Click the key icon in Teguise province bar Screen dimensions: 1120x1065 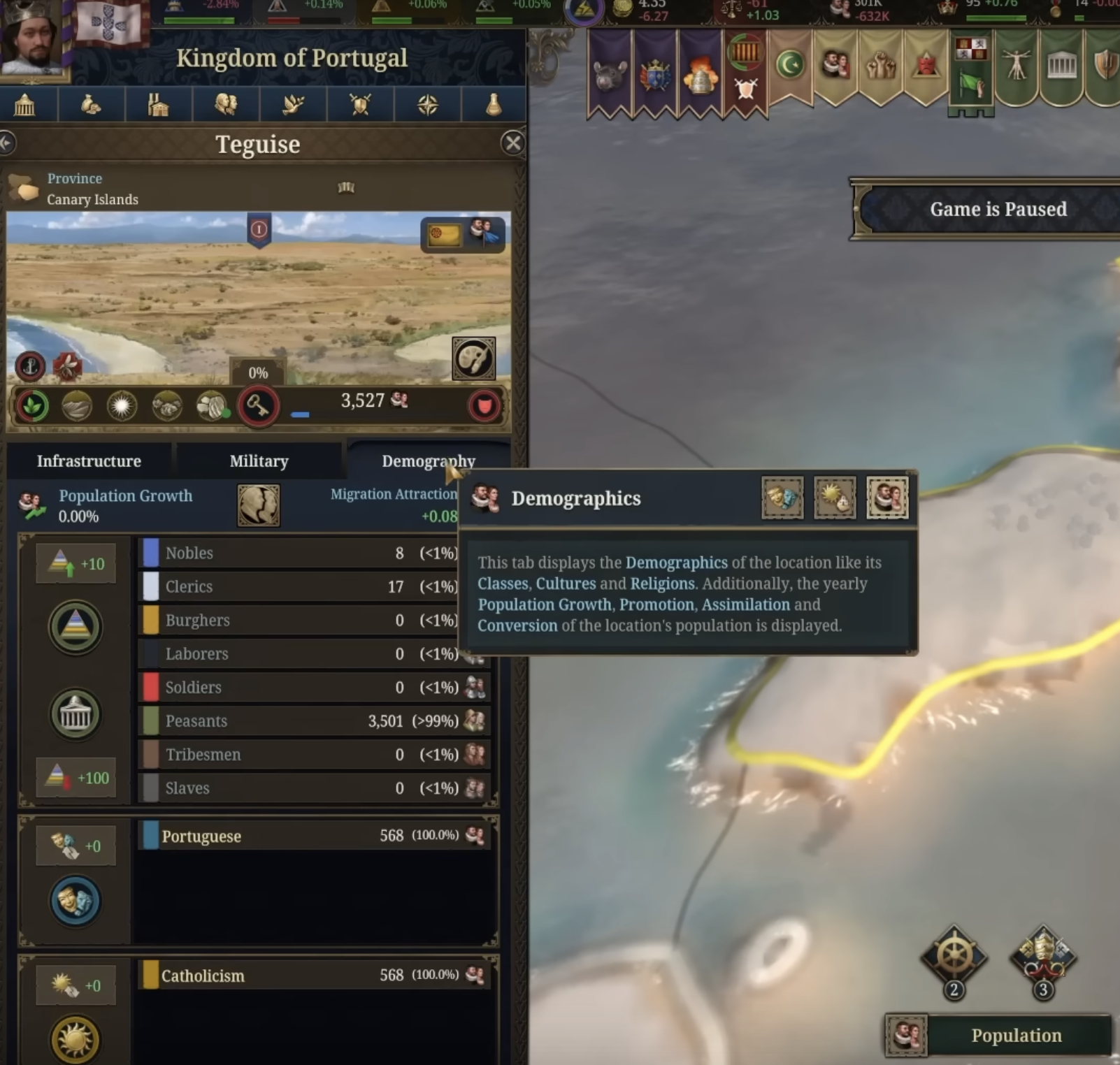(x=258, y=405)
